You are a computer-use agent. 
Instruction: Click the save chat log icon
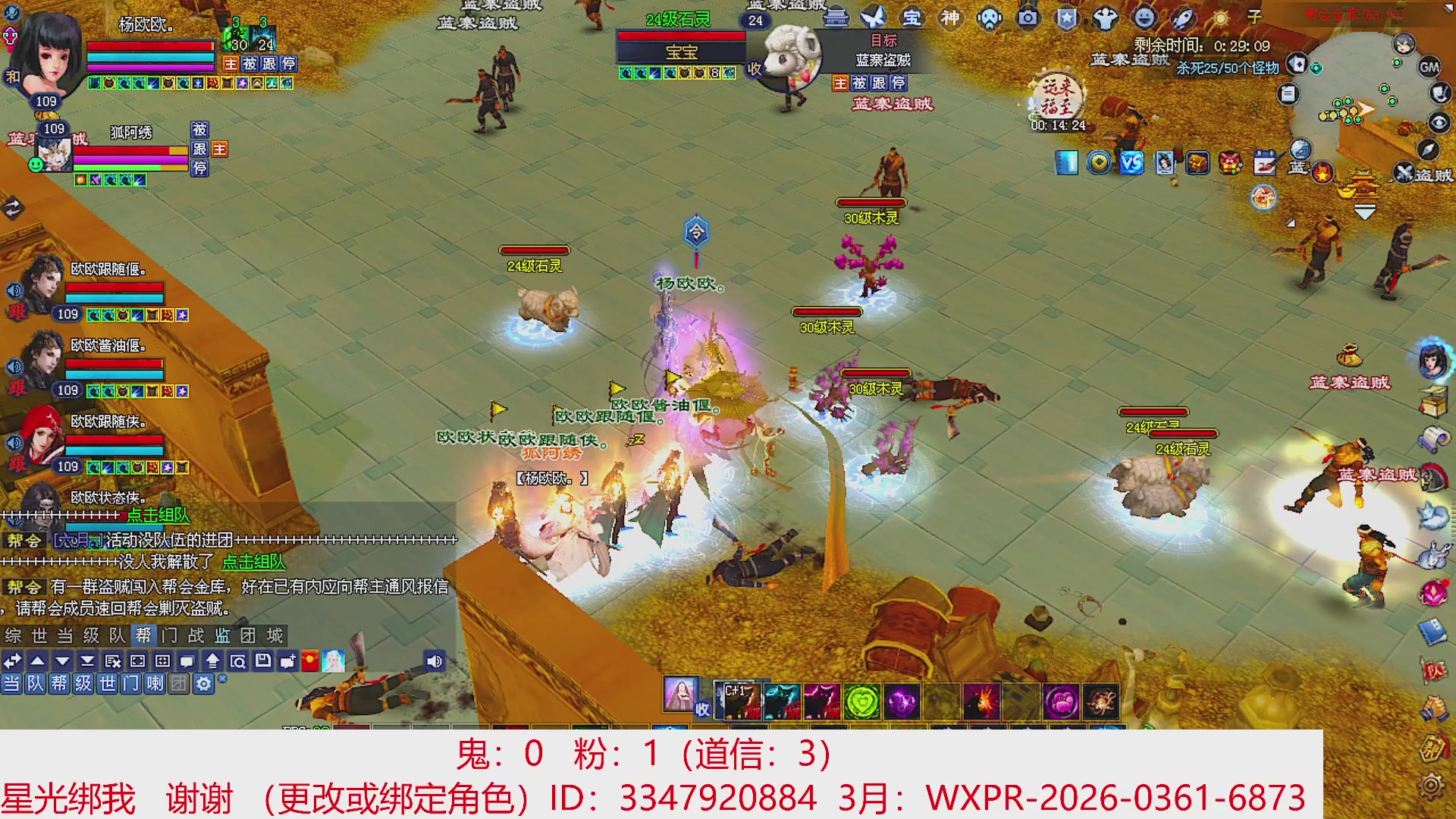pos(262,661)
